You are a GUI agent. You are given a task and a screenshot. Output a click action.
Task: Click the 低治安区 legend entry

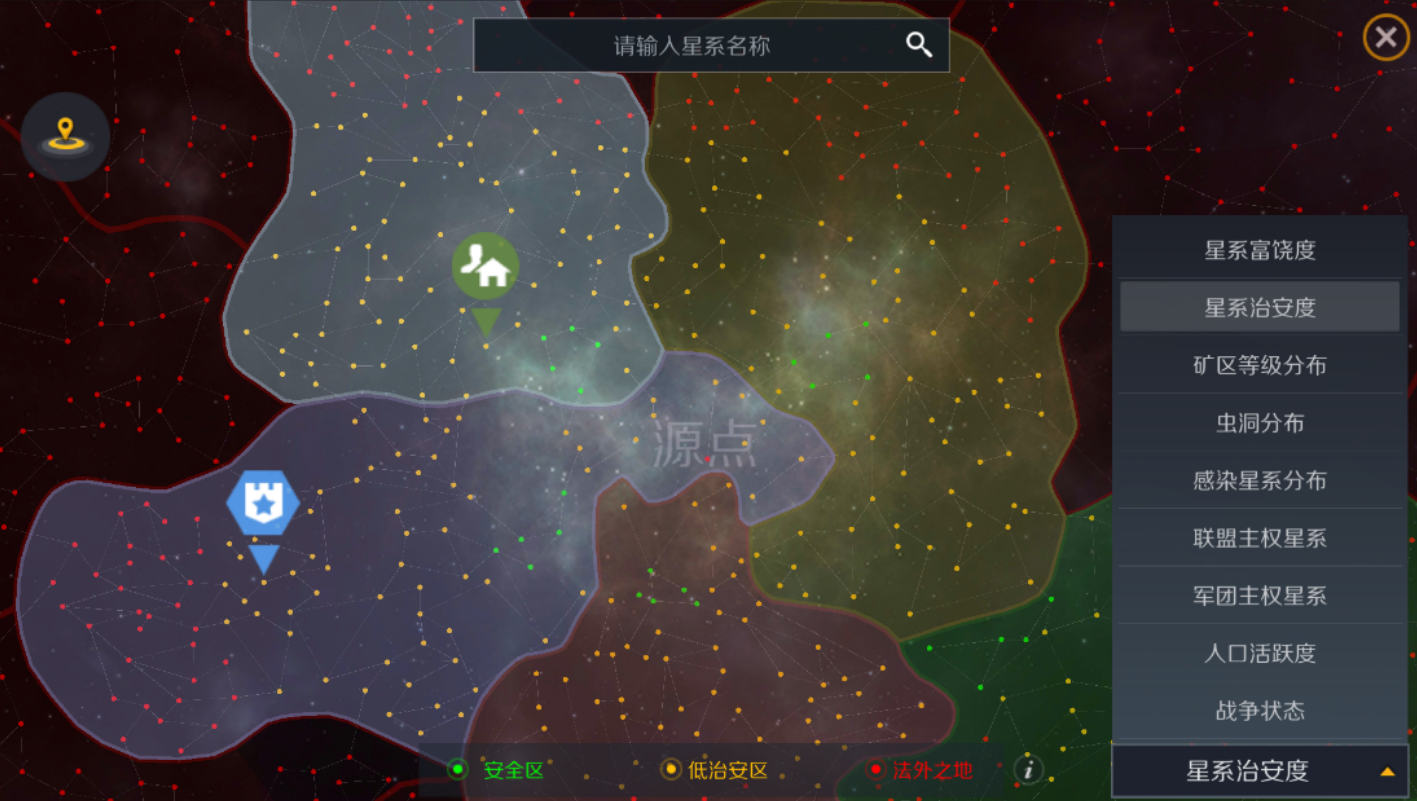coord(715,770)
